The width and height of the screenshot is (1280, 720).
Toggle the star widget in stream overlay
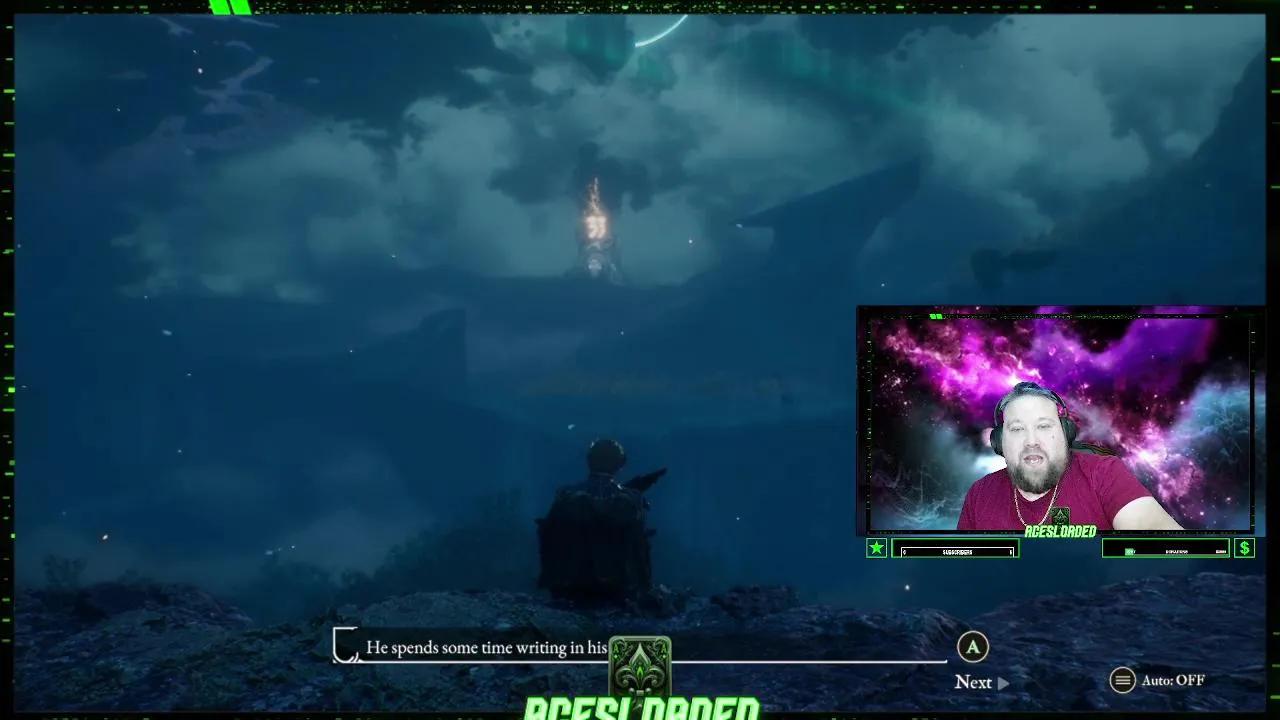click(x=876, y=547)
